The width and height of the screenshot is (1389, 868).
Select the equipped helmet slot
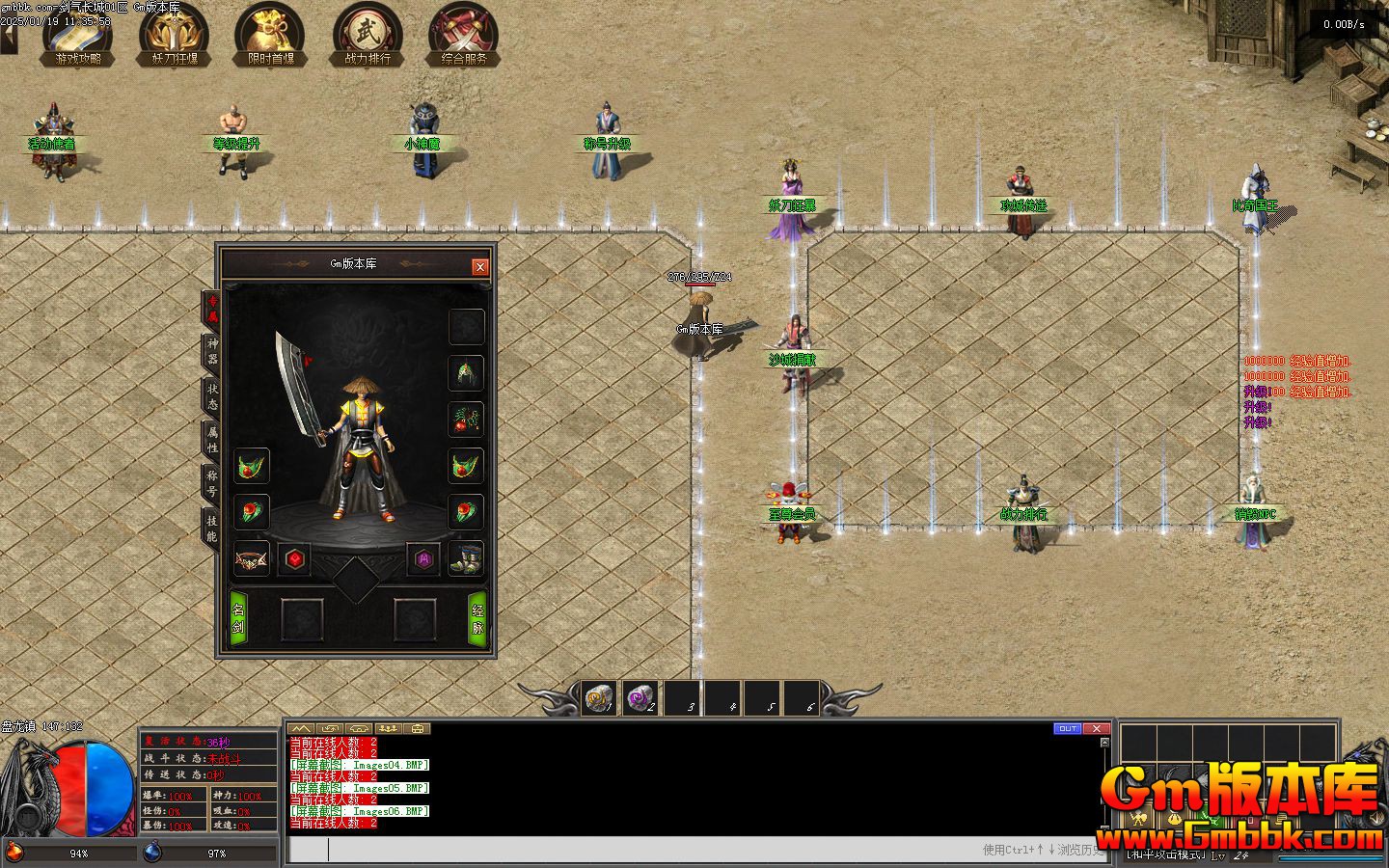point(467,371)
